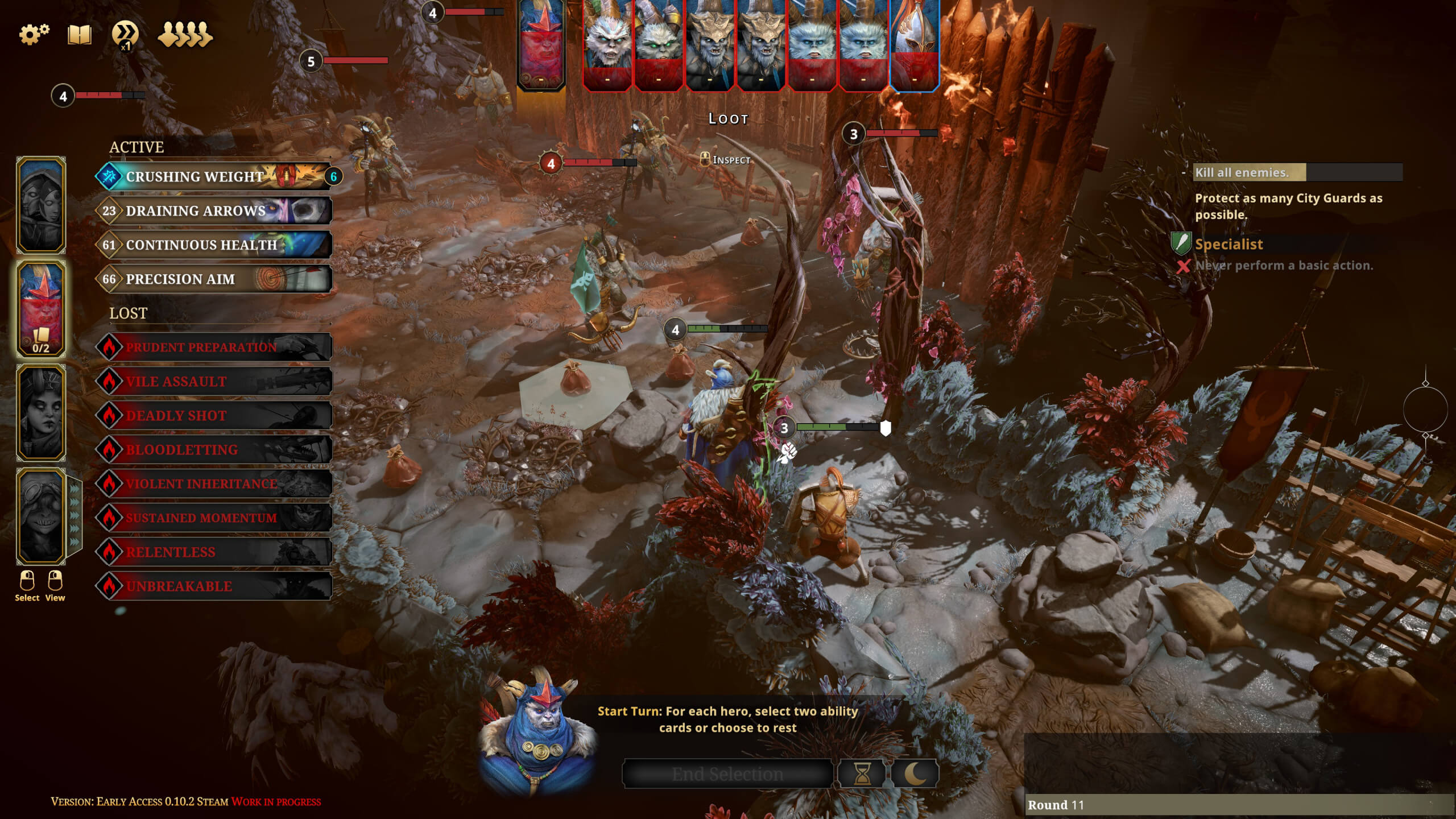Click the hourglass wait button
Viewport: 1456px width, 819px height.
(x=862, y=773)
